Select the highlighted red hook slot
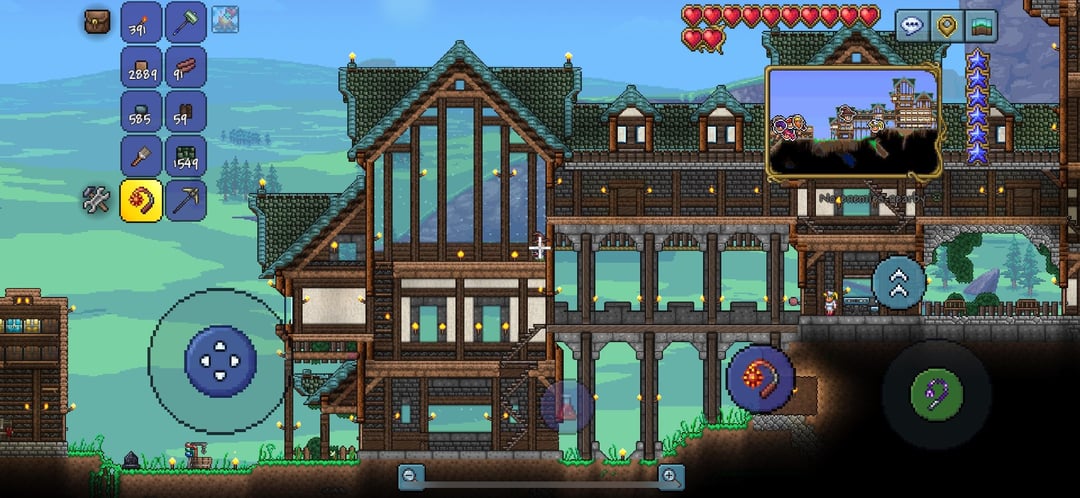 click(x=141, y=200)
